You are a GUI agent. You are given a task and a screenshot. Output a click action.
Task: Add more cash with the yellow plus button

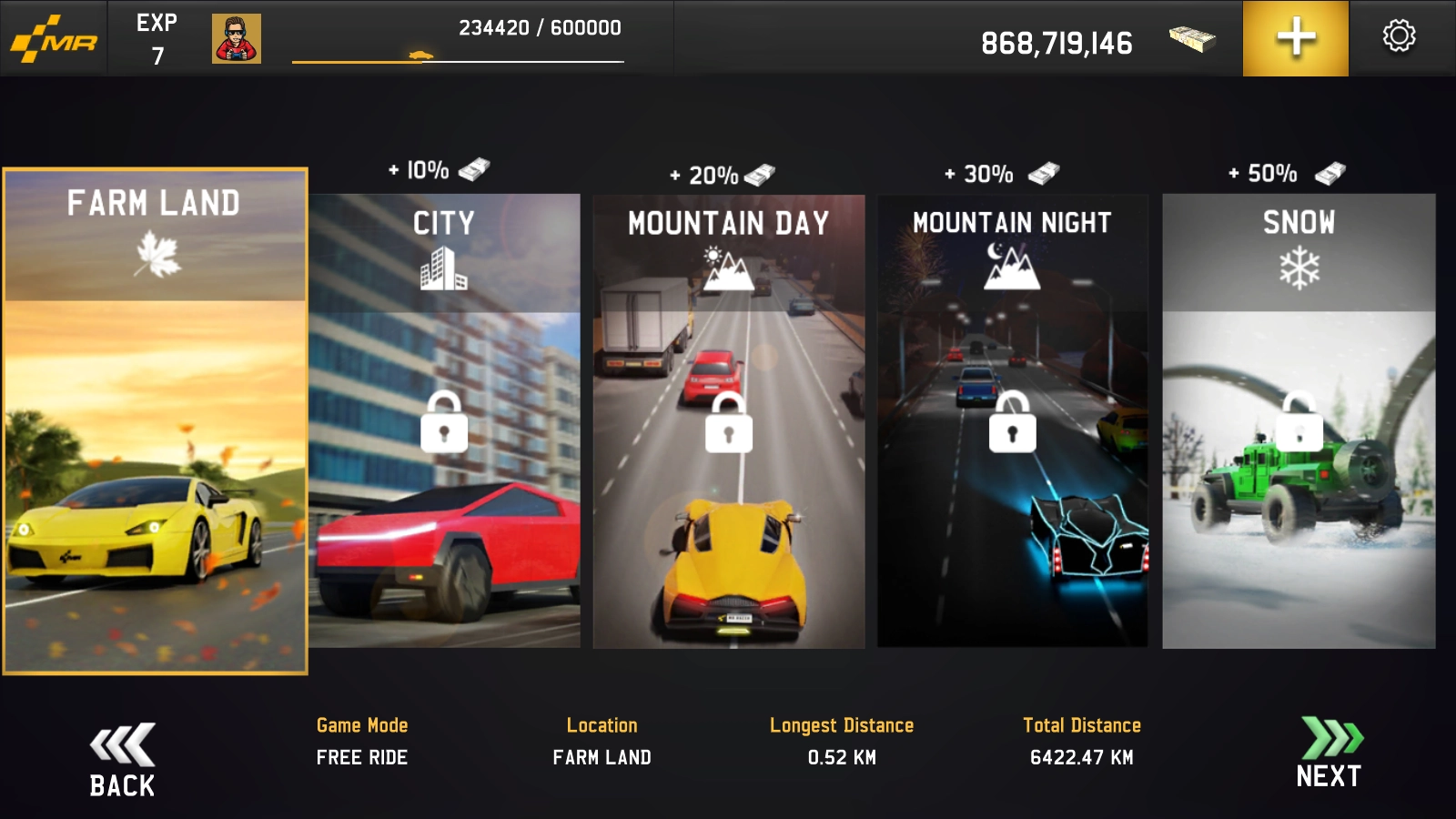pos(1296,38)
